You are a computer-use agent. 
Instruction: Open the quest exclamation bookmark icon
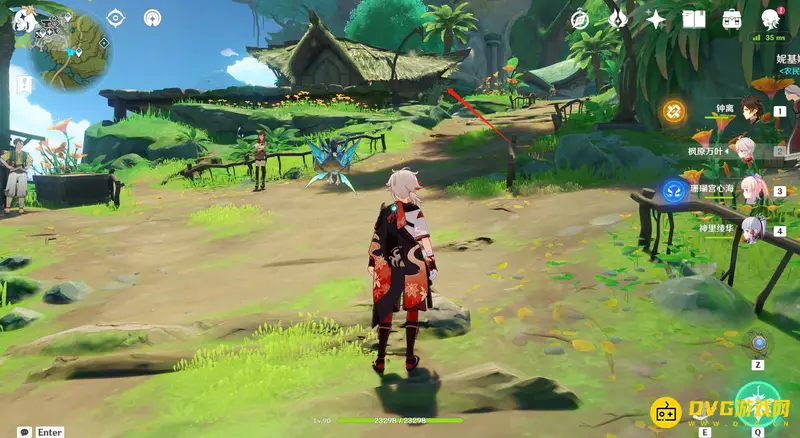(22, 85)
